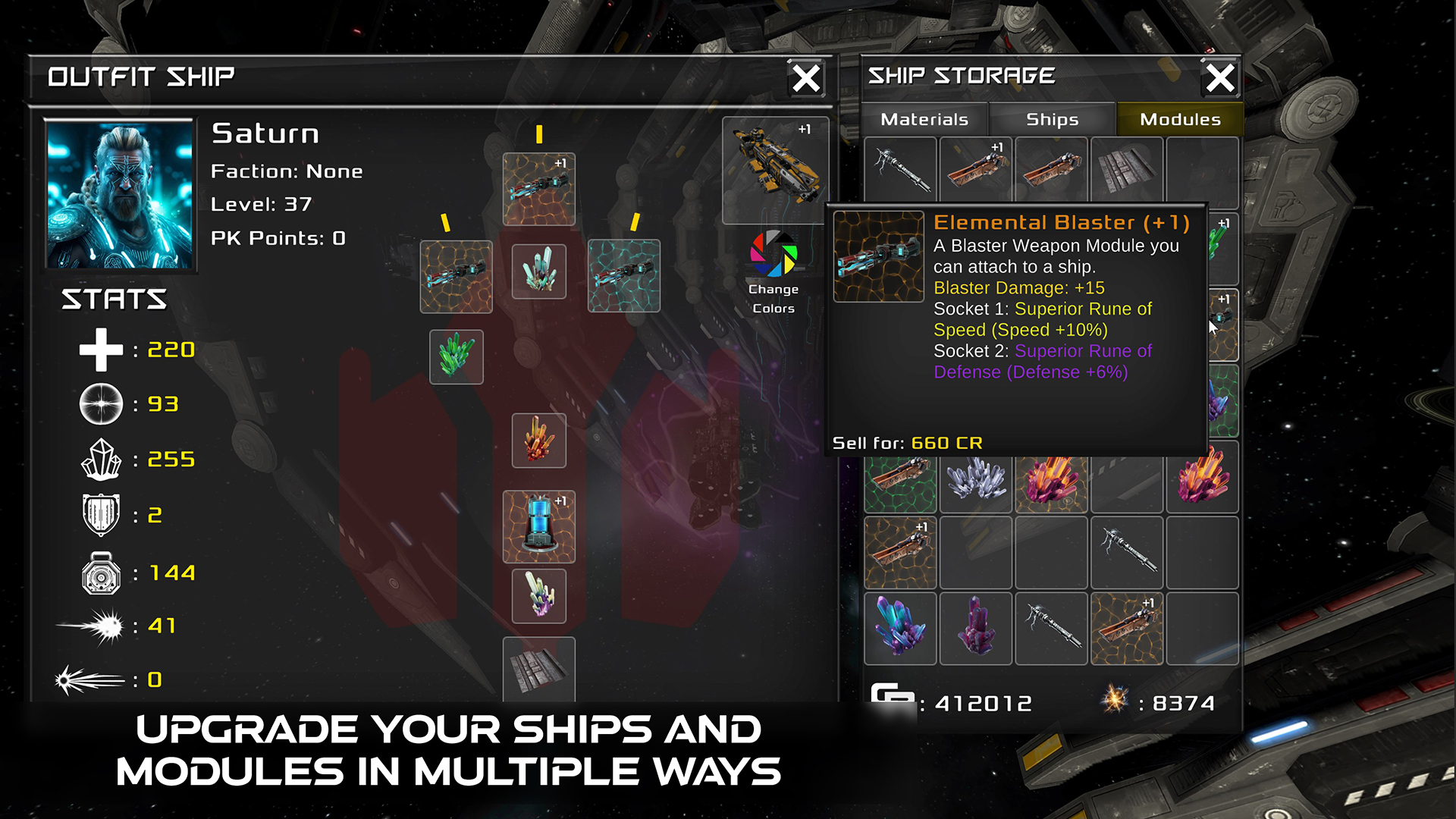This screenshot has height=819, width=1456.
Task: Click the crystal capacity stat icon
Action: [x=102, y=460]
